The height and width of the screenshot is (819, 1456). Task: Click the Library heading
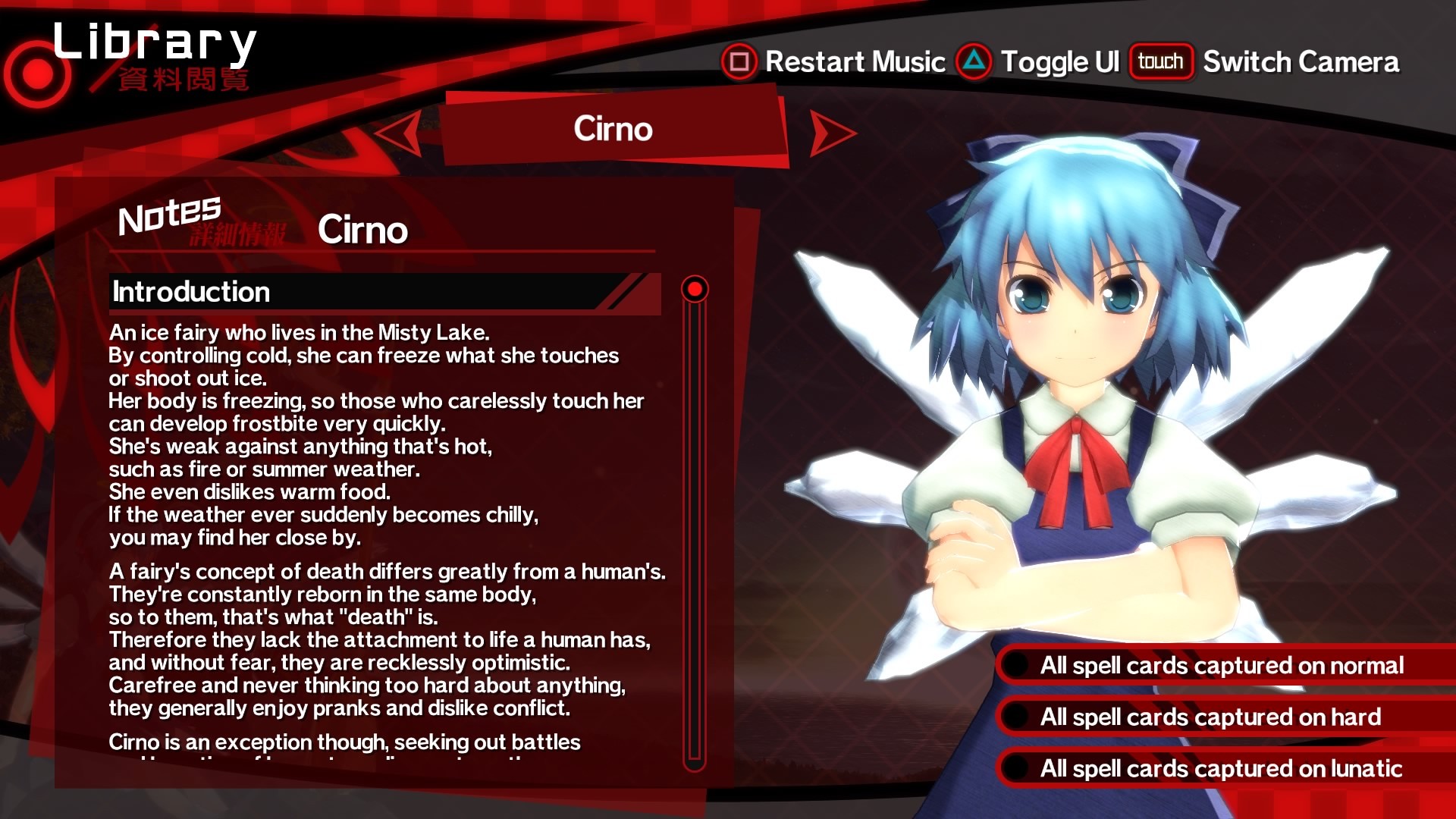pos(155,42)
